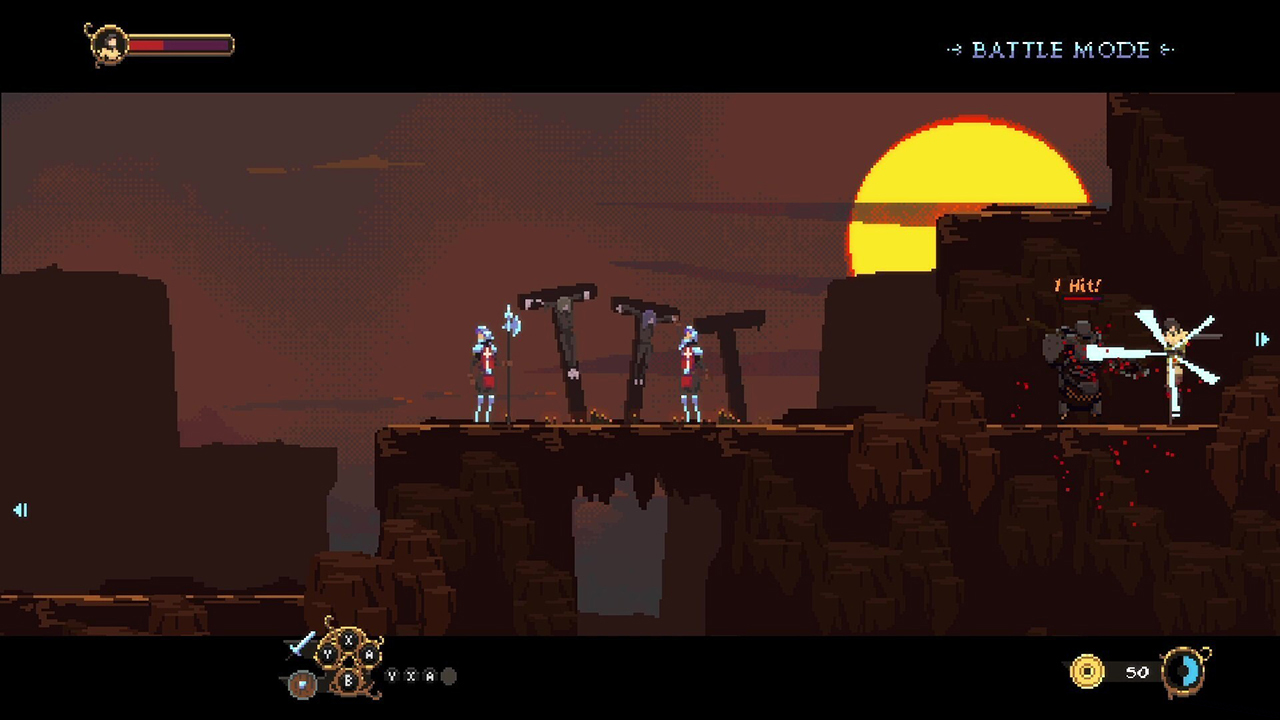1280x720 pixels.
Task: Click the Y prompt in the combo sequence
Action: pos(392,676)
